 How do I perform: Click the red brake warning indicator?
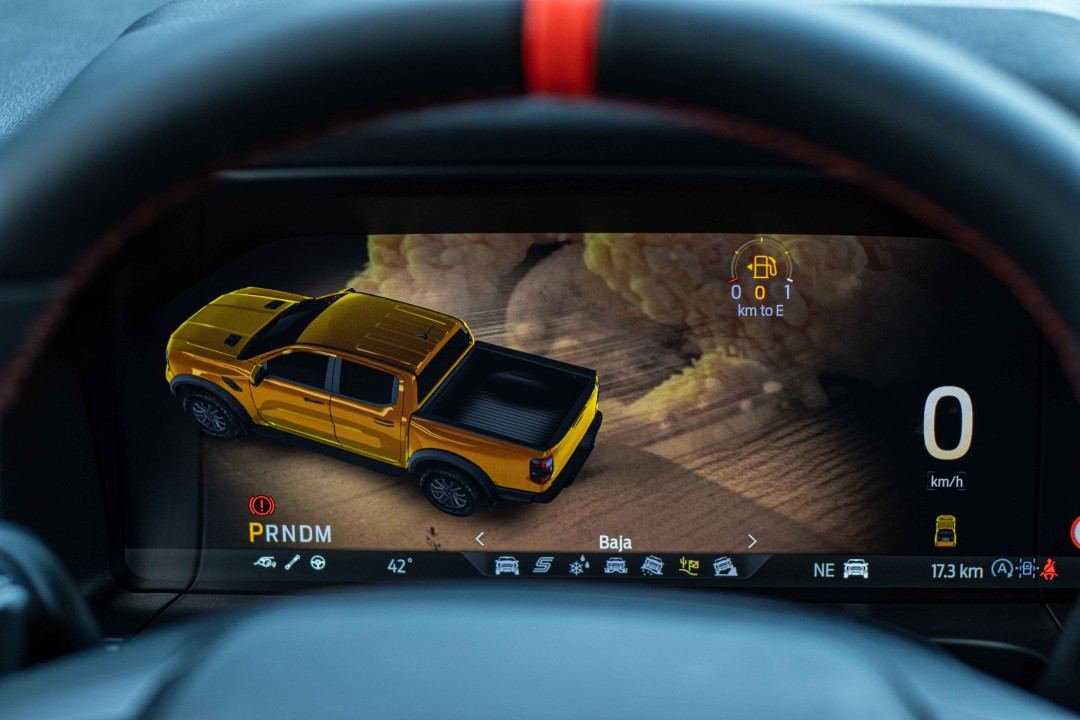[x=261, y=506]
